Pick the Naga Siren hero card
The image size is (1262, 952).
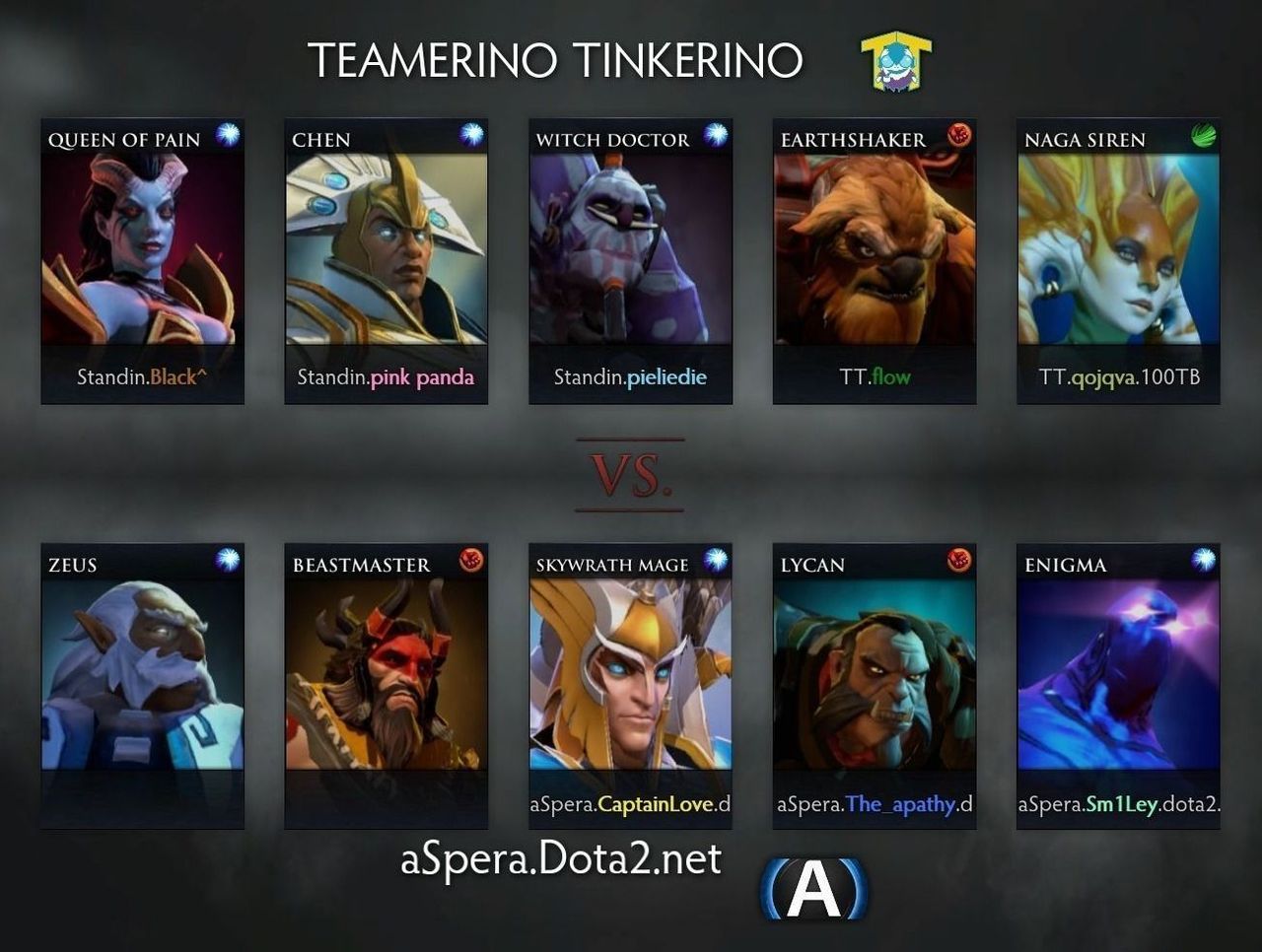click(x=1118, y=261)
